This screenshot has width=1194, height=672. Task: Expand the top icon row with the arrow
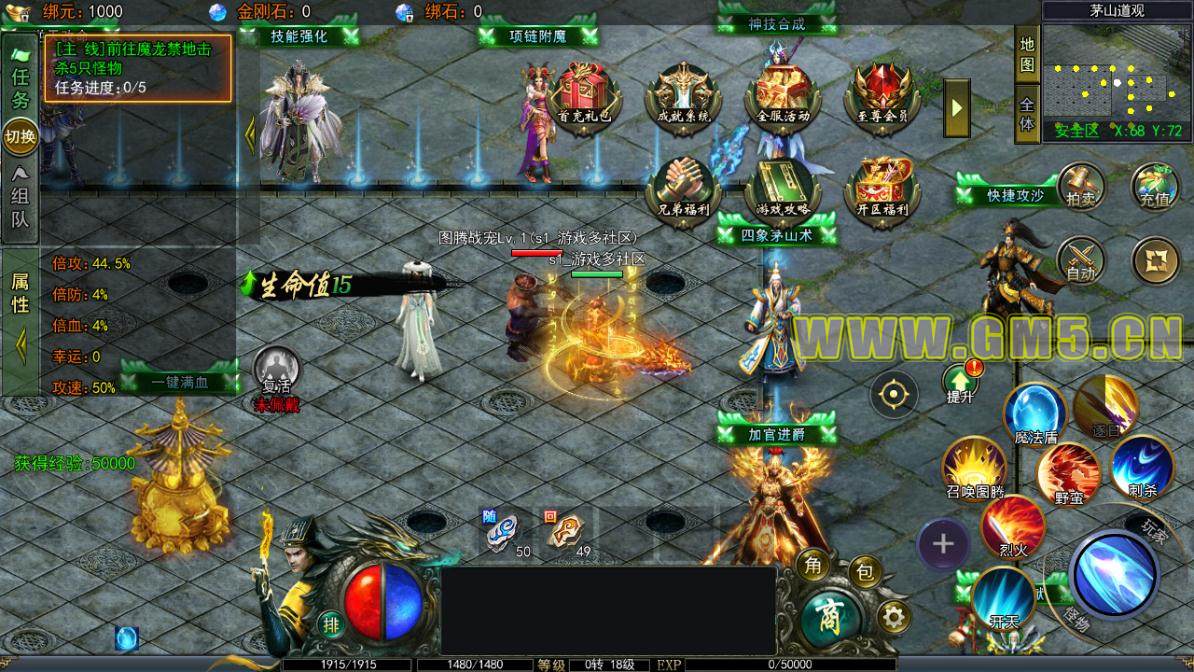(x=957, y=107)
